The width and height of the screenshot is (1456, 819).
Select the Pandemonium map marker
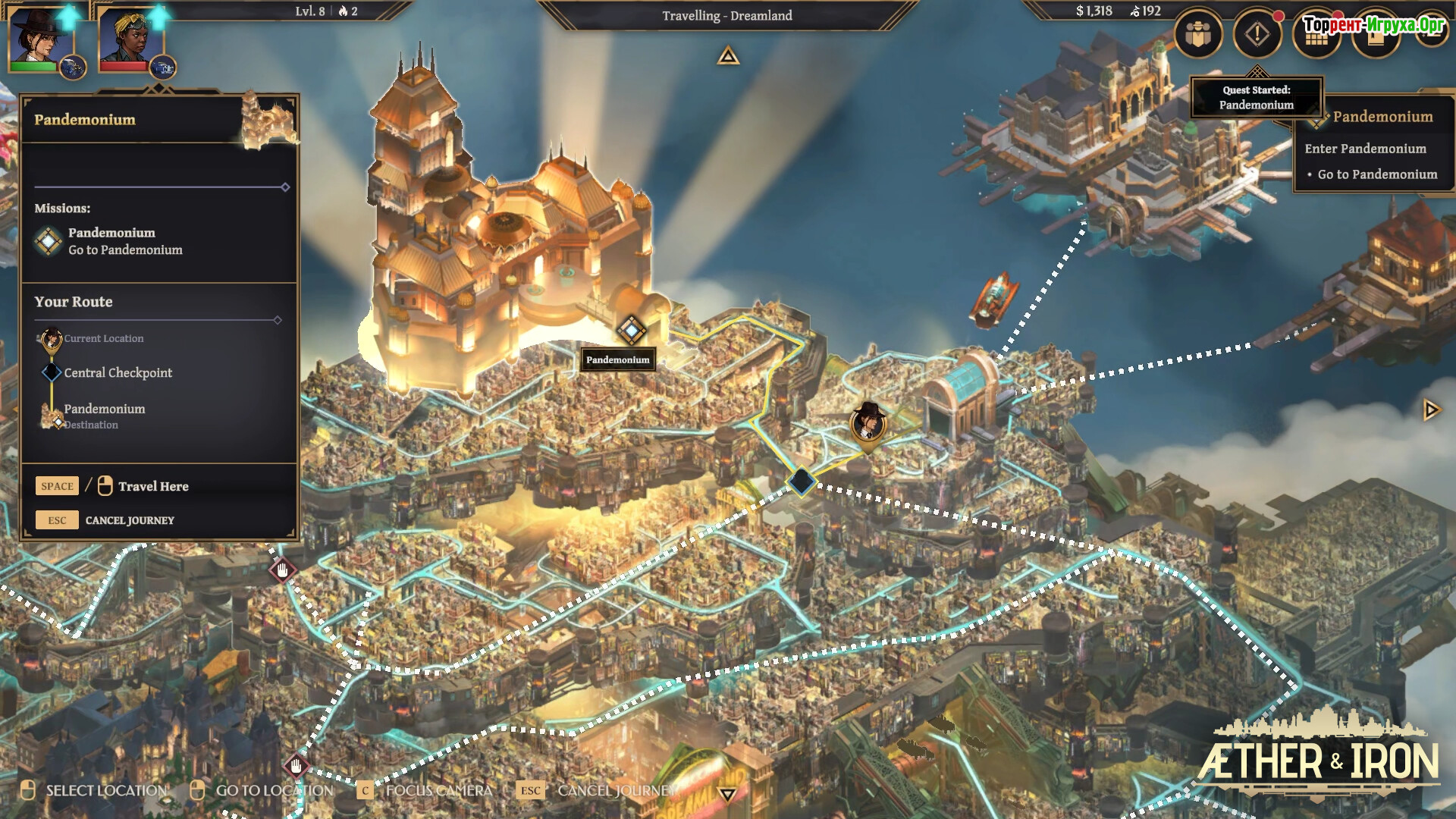click(x=631, y=330)
